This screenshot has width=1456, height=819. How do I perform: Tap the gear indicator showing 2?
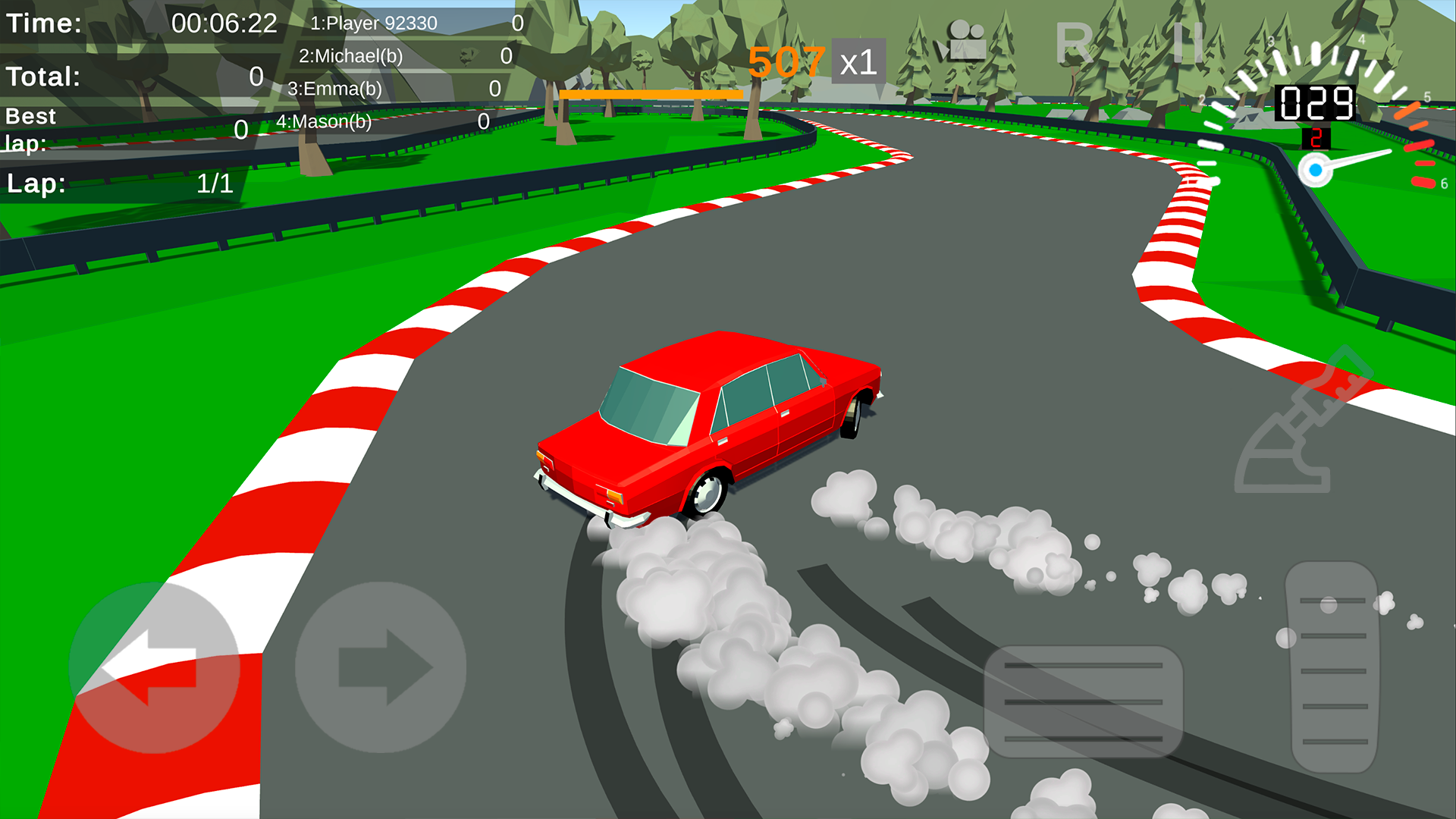point(1317,136)
